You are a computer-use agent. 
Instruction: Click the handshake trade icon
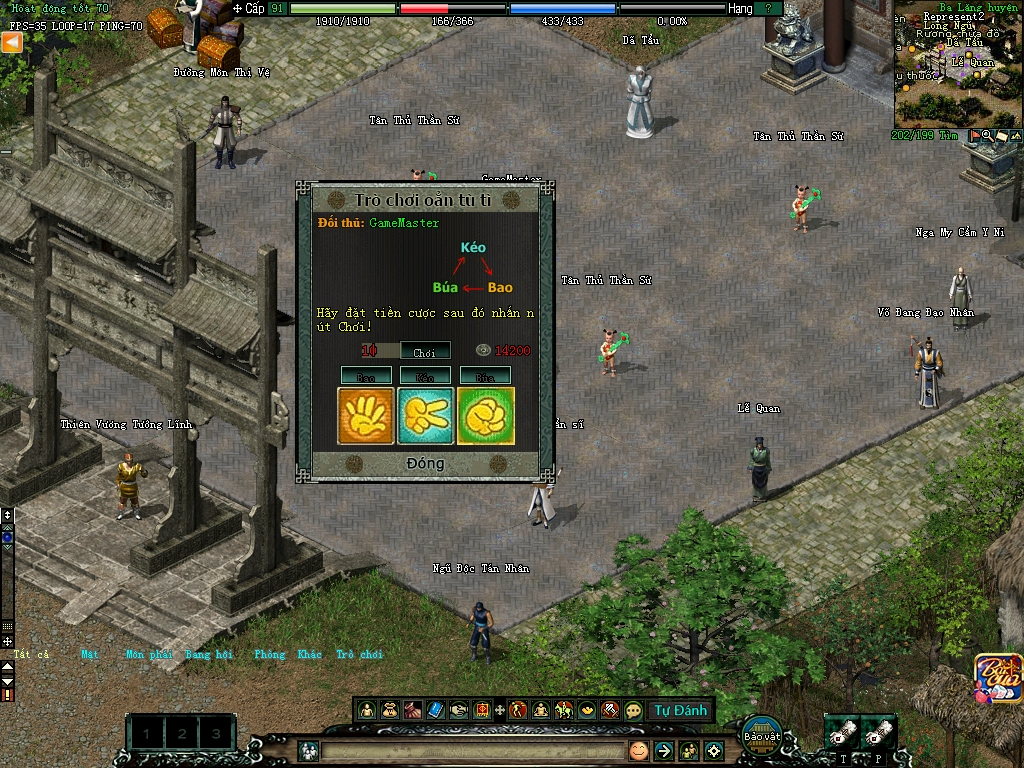click(x=458, y=710)
